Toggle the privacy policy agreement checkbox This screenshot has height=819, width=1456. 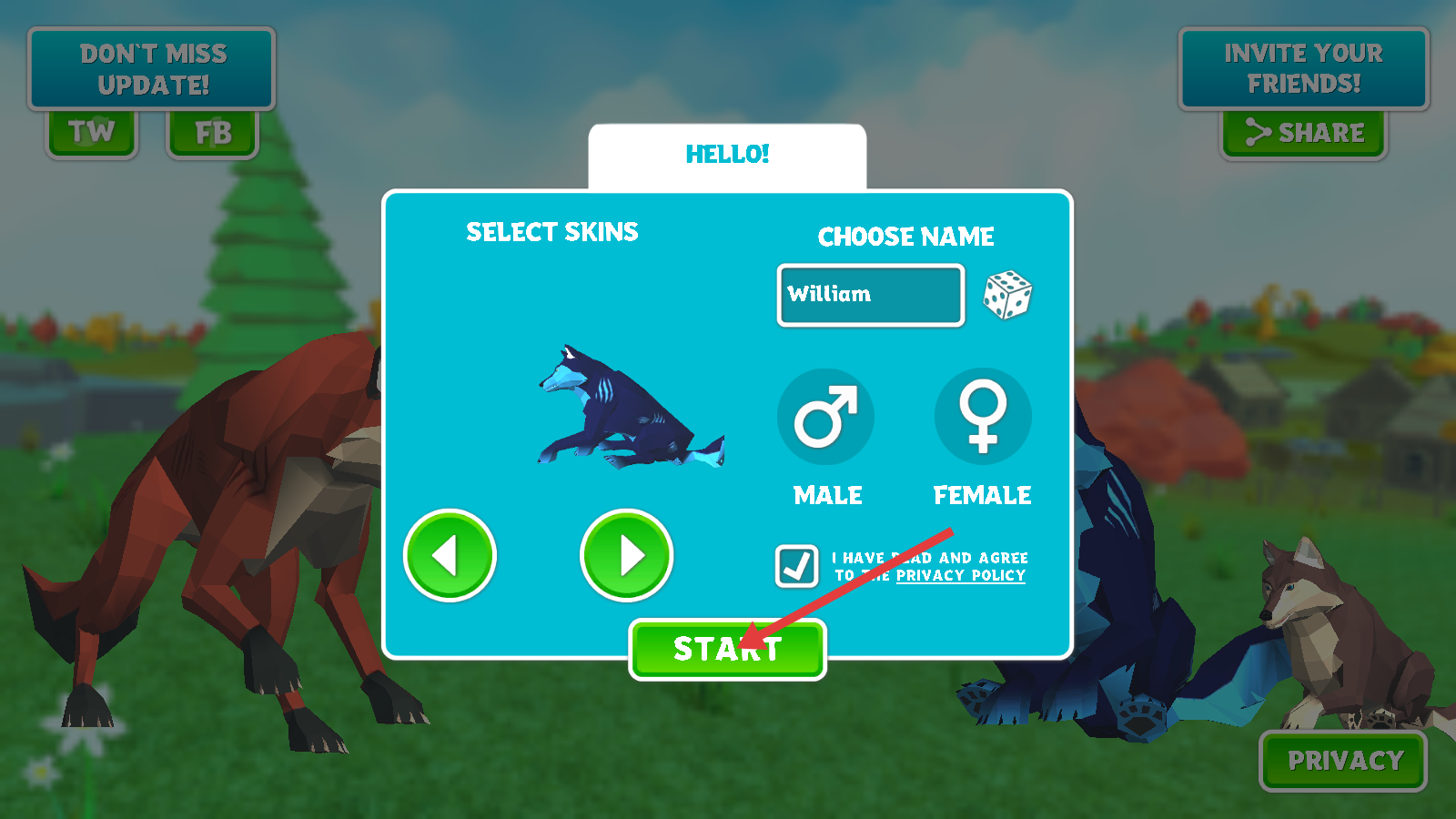pyautogui.click(x=796, y=565)
